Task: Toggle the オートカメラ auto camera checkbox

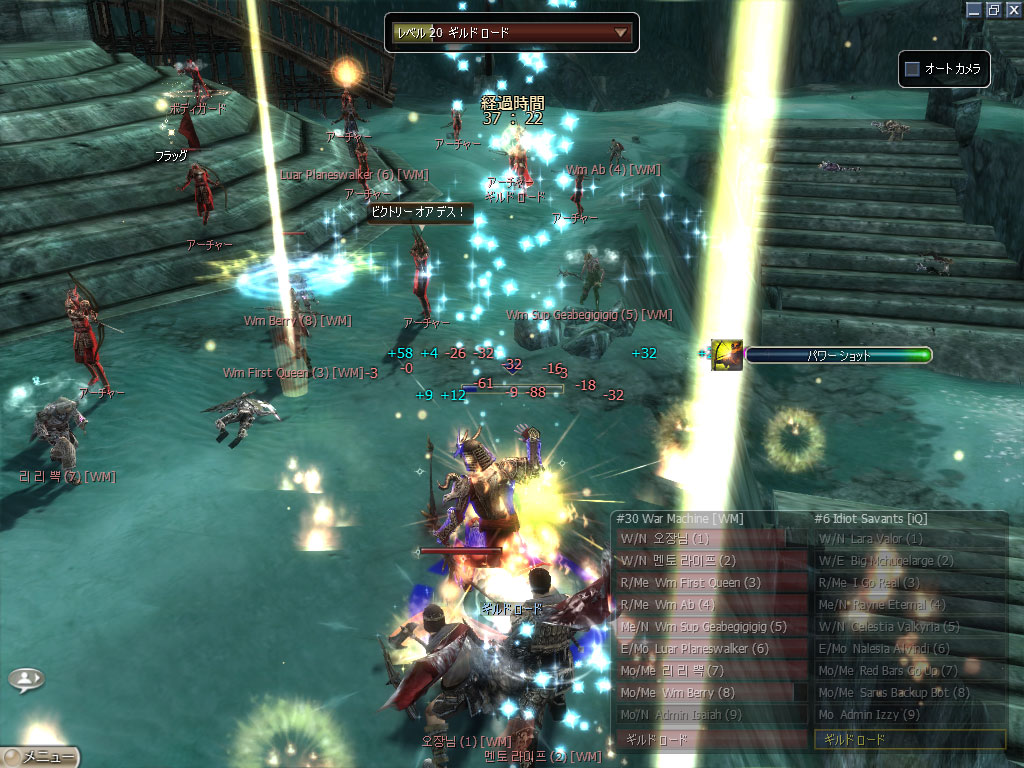Action: [912, 69]
